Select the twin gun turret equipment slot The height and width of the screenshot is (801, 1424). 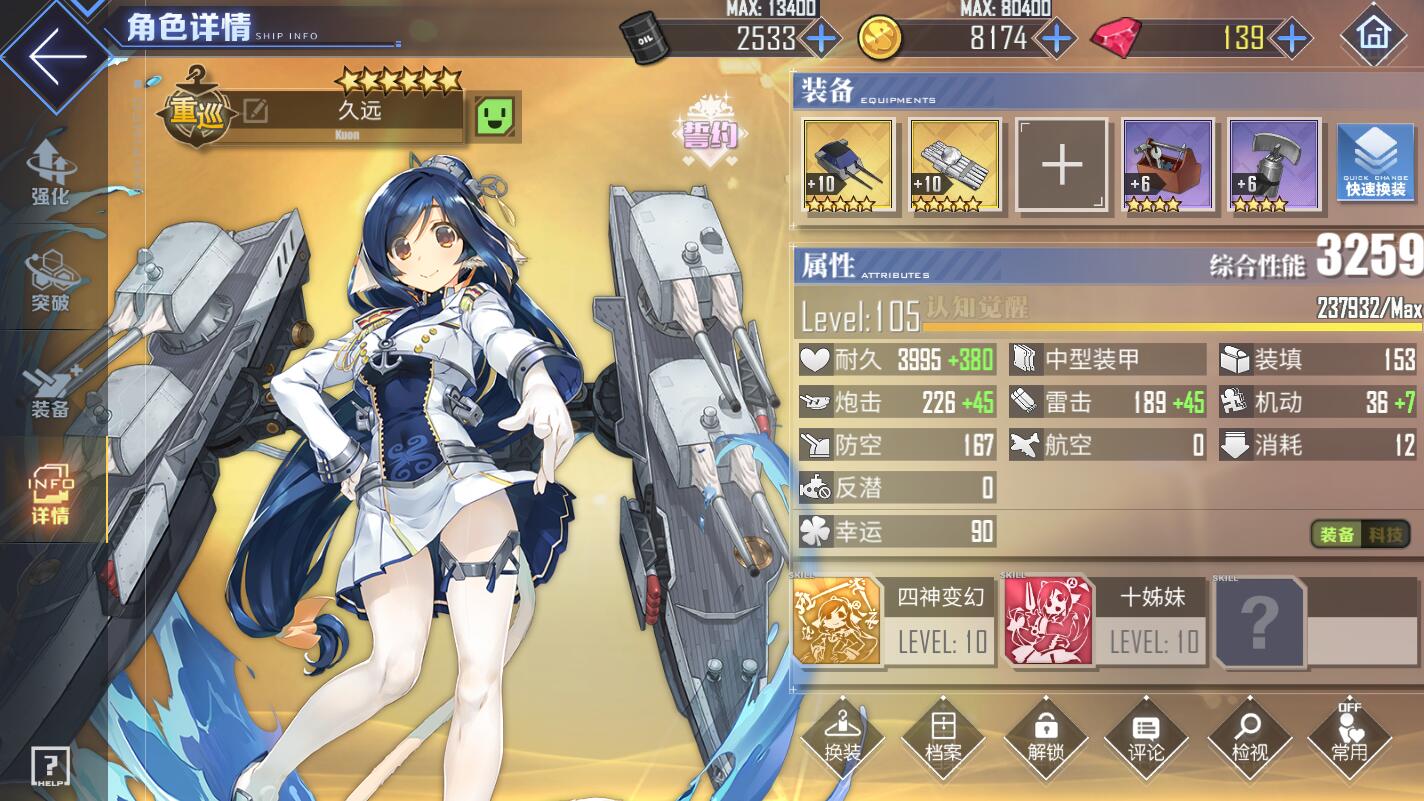click(848, 165)
